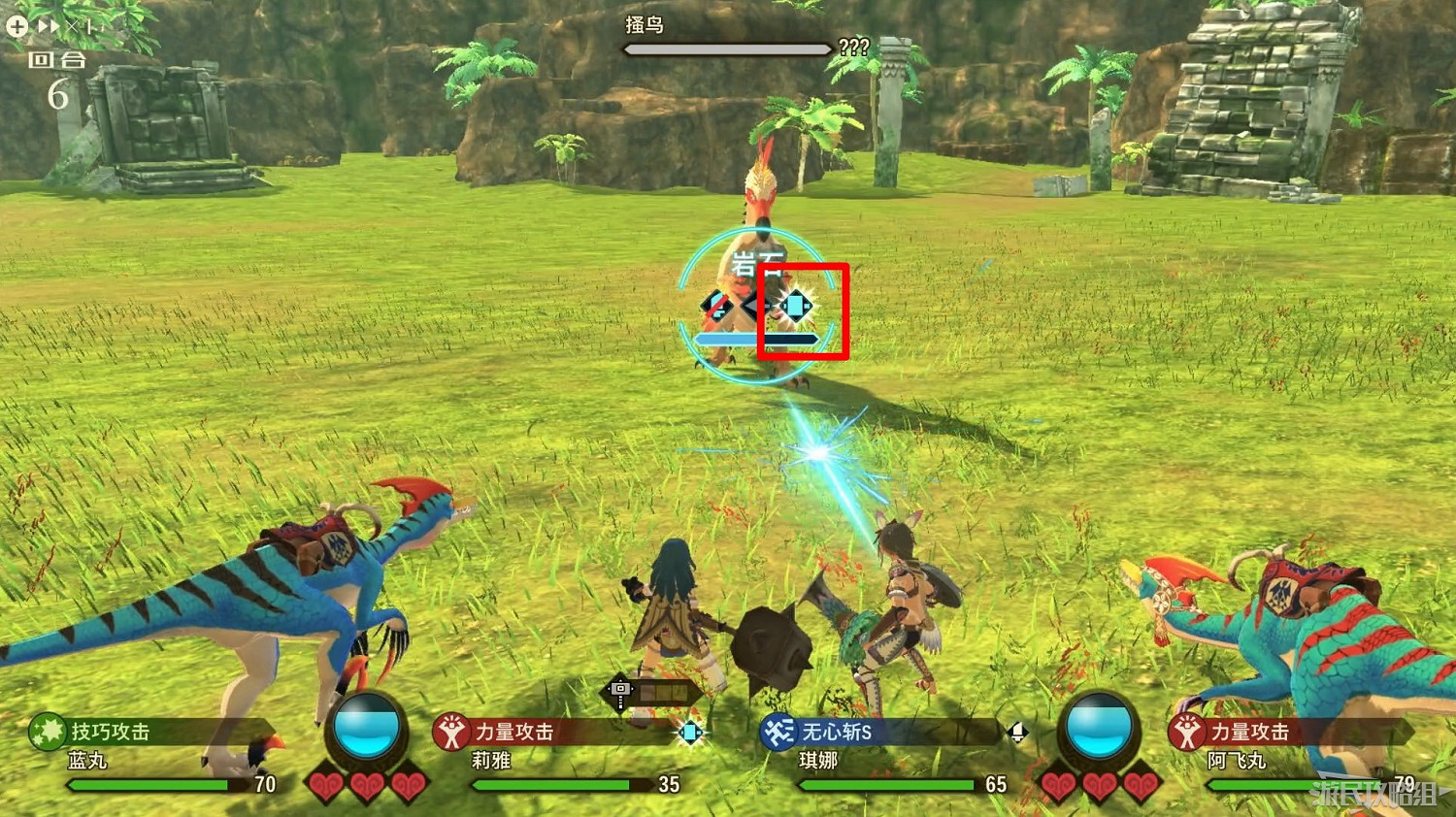Click the cyan diamond attack-type icon in the reticle
This screenshot has width=1456, height=817.
click(x=796, y=306)
